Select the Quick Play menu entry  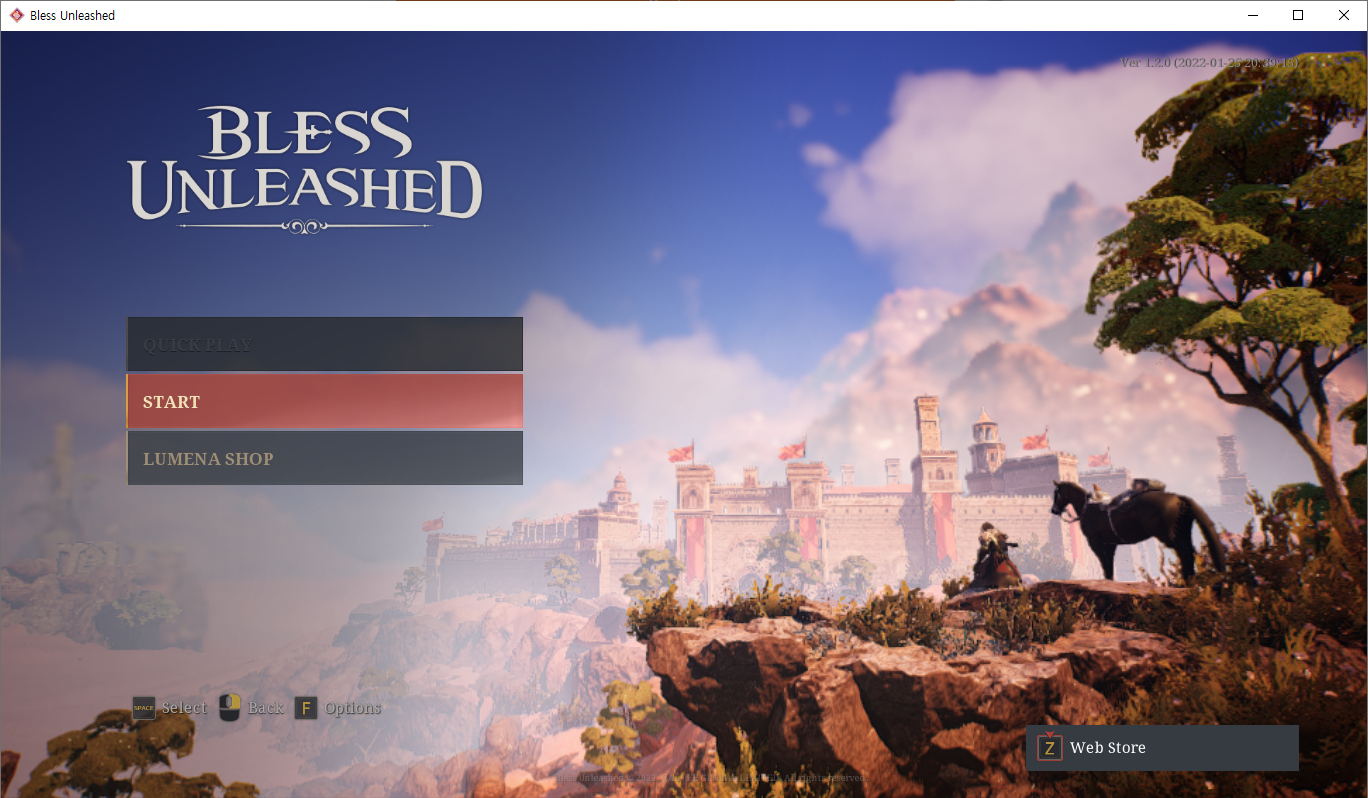[x=324, y=344]
